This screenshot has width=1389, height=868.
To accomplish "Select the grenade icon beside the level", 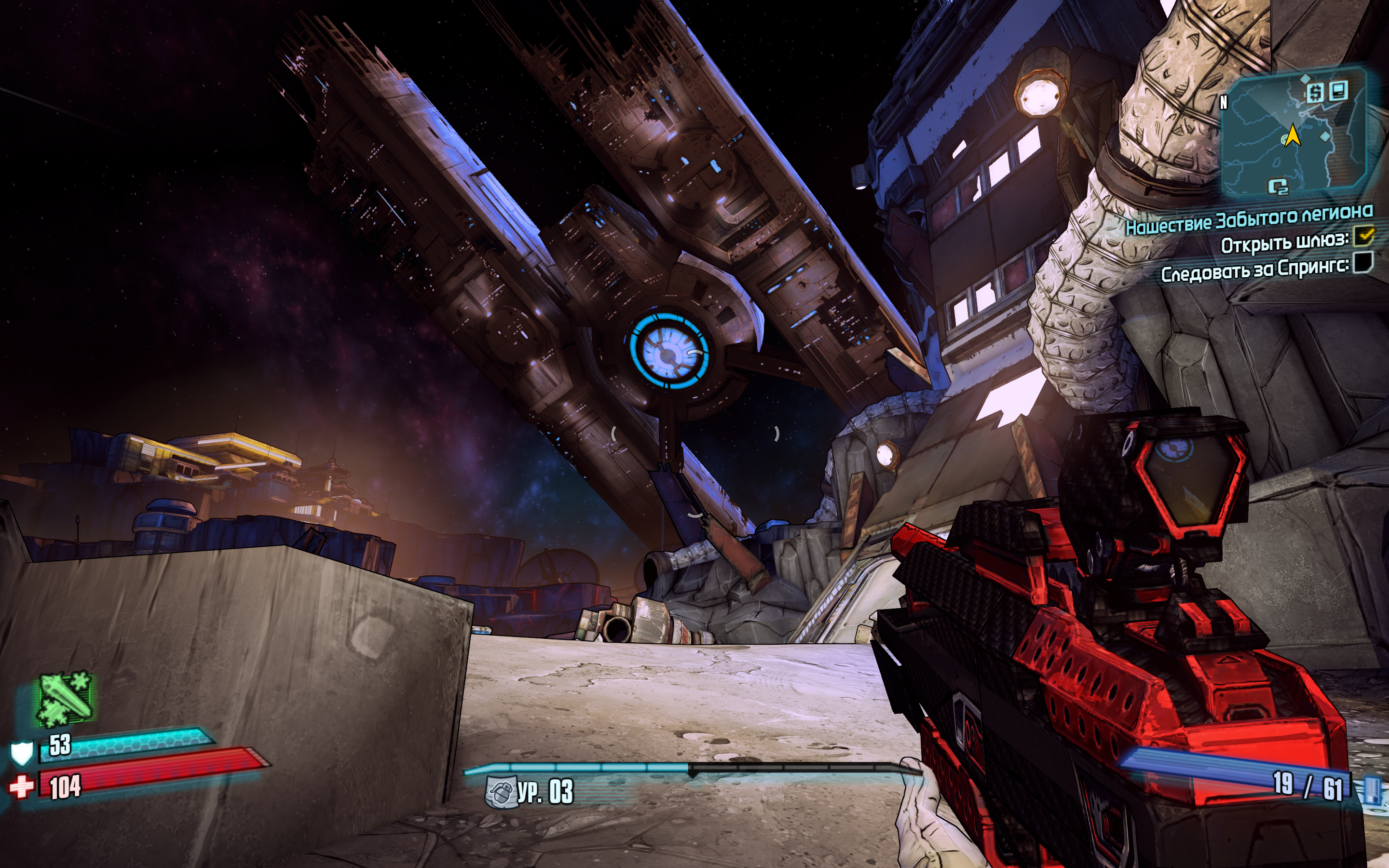I will 499,792.
